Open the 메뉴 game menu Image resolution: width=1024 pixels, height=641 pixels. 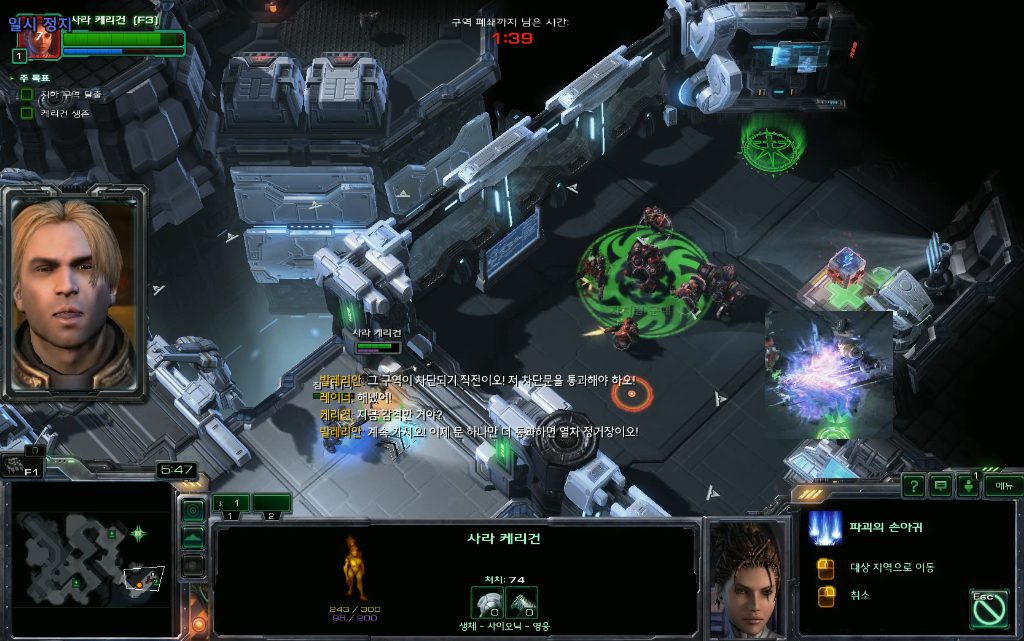[x=1003, y=486]
